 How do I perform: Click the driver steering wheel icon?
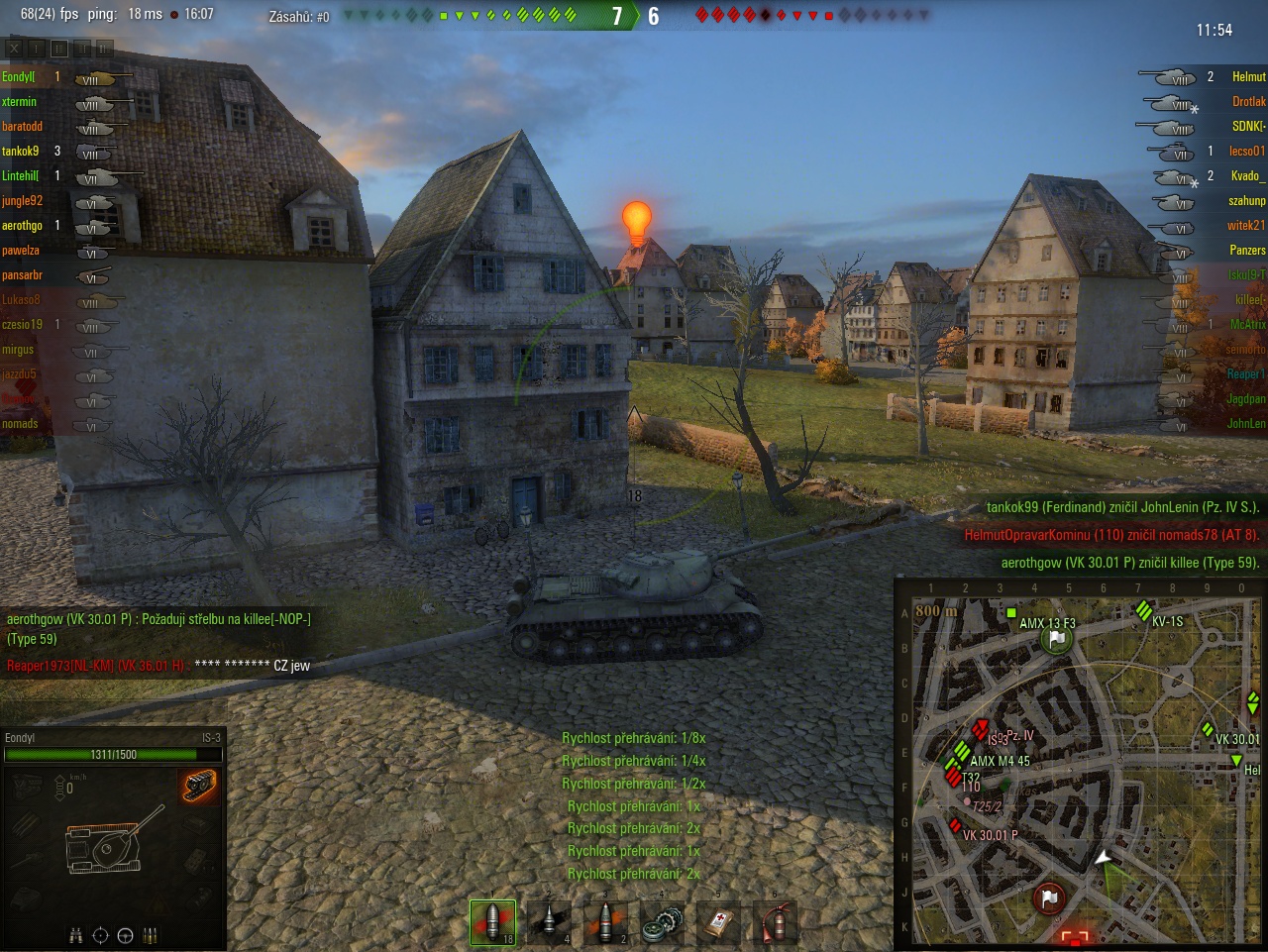(125, 935)
